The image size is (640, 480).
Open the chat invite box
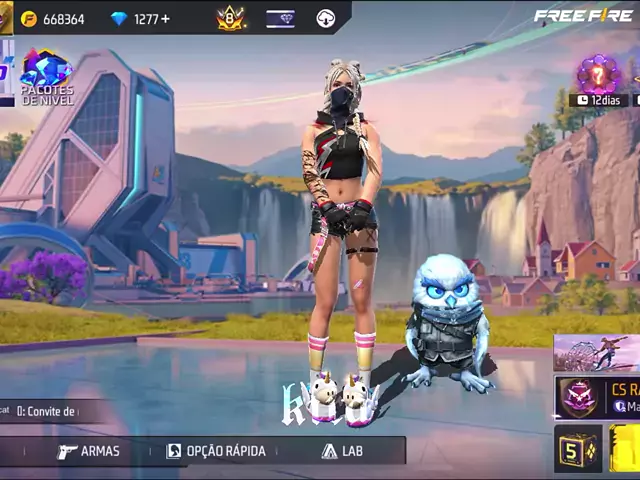[x=45, y=411]
